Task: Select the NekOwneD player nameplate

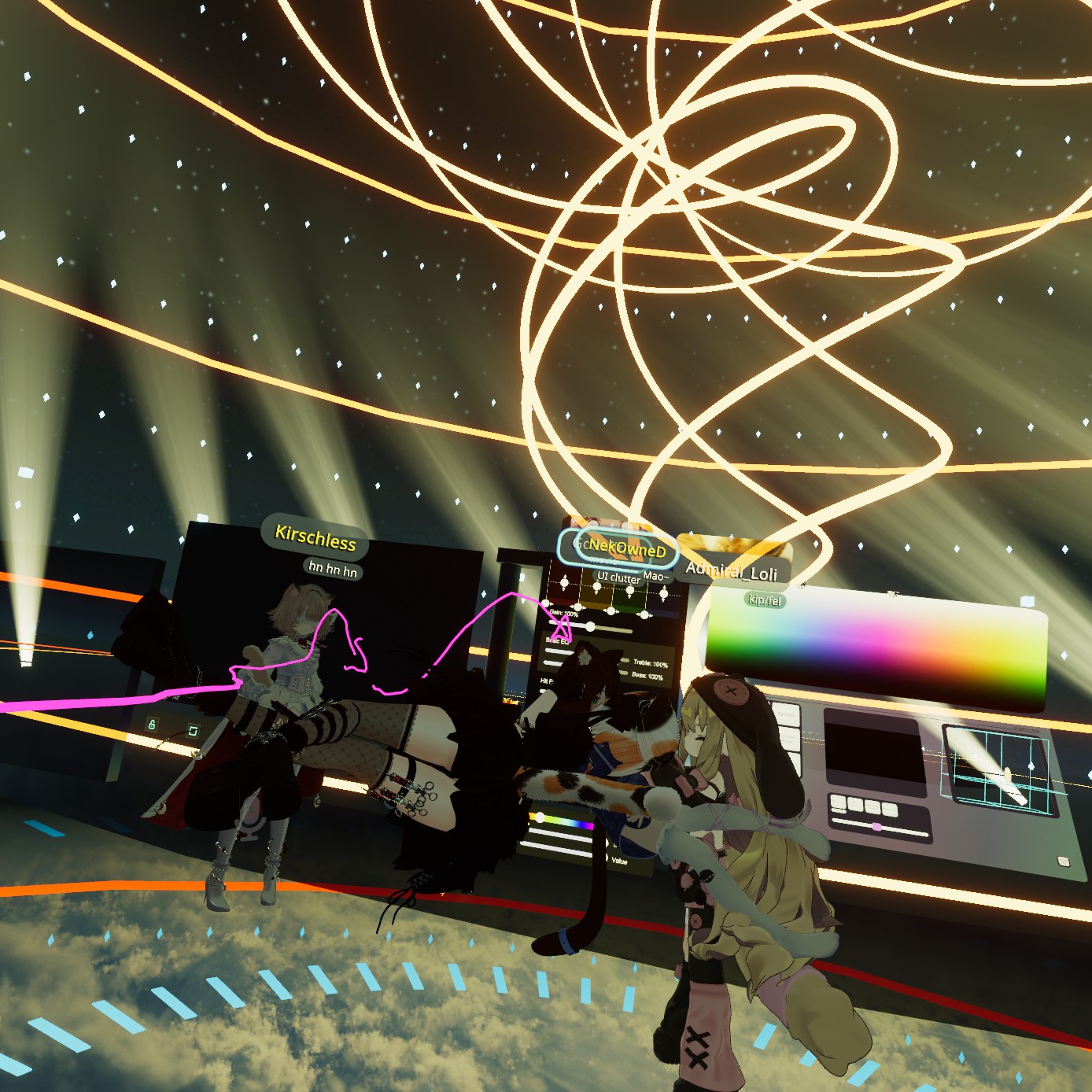Action: (x=627, y=549)
